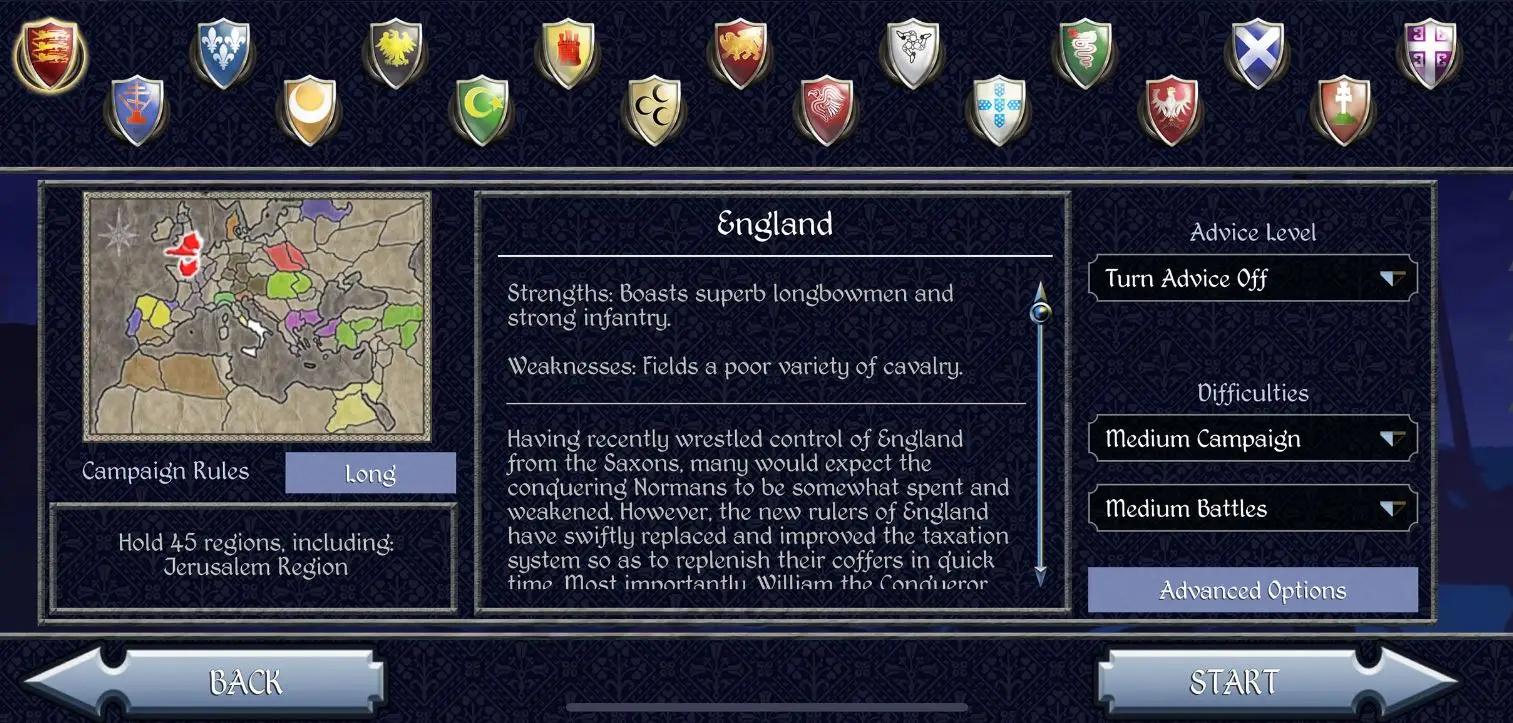Click the BACK button
The width and height of the screenshot is (1513, 723).
pos(243,681)
